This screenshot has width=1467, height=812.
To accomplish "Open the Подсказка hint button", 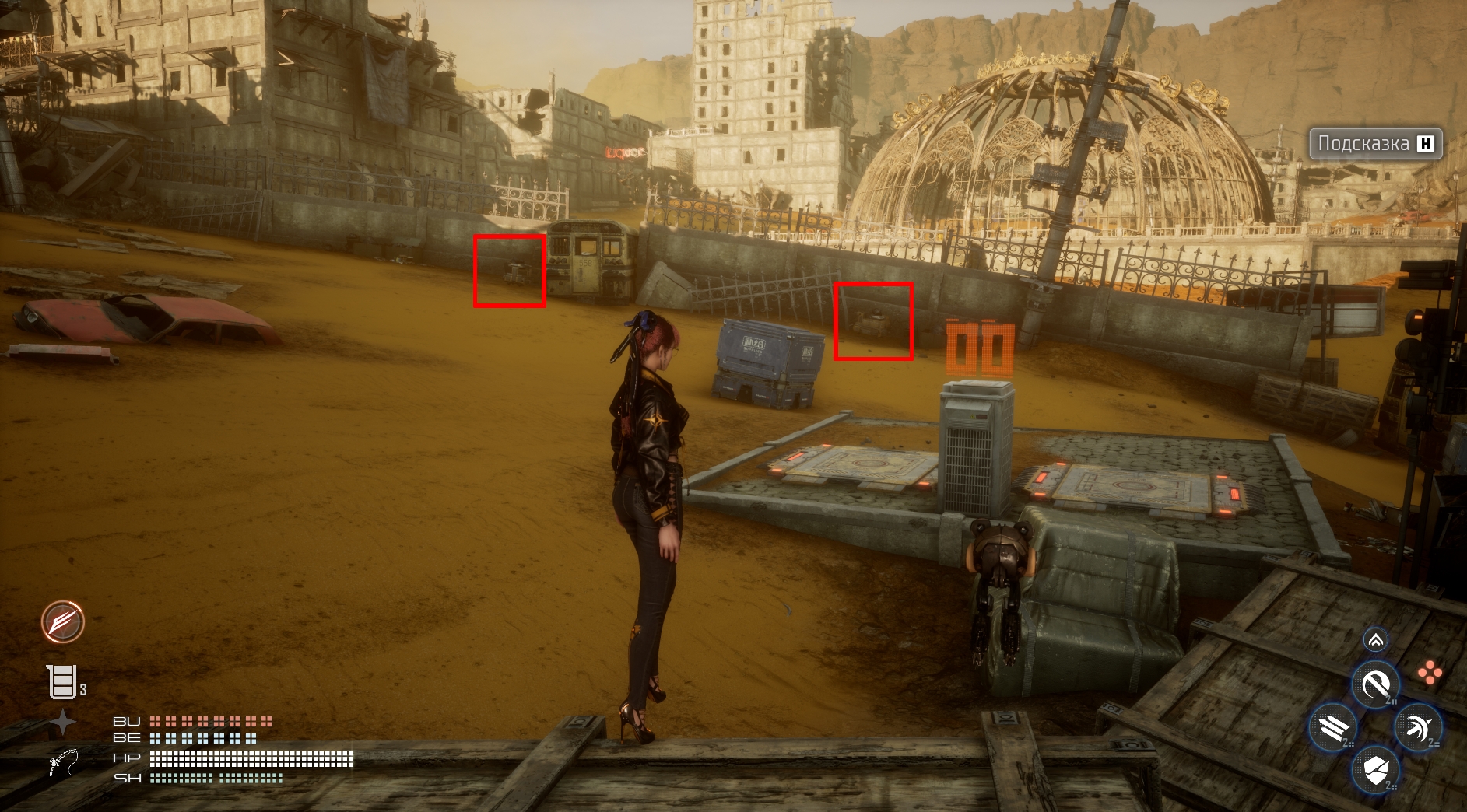I will coord(1375,144).
